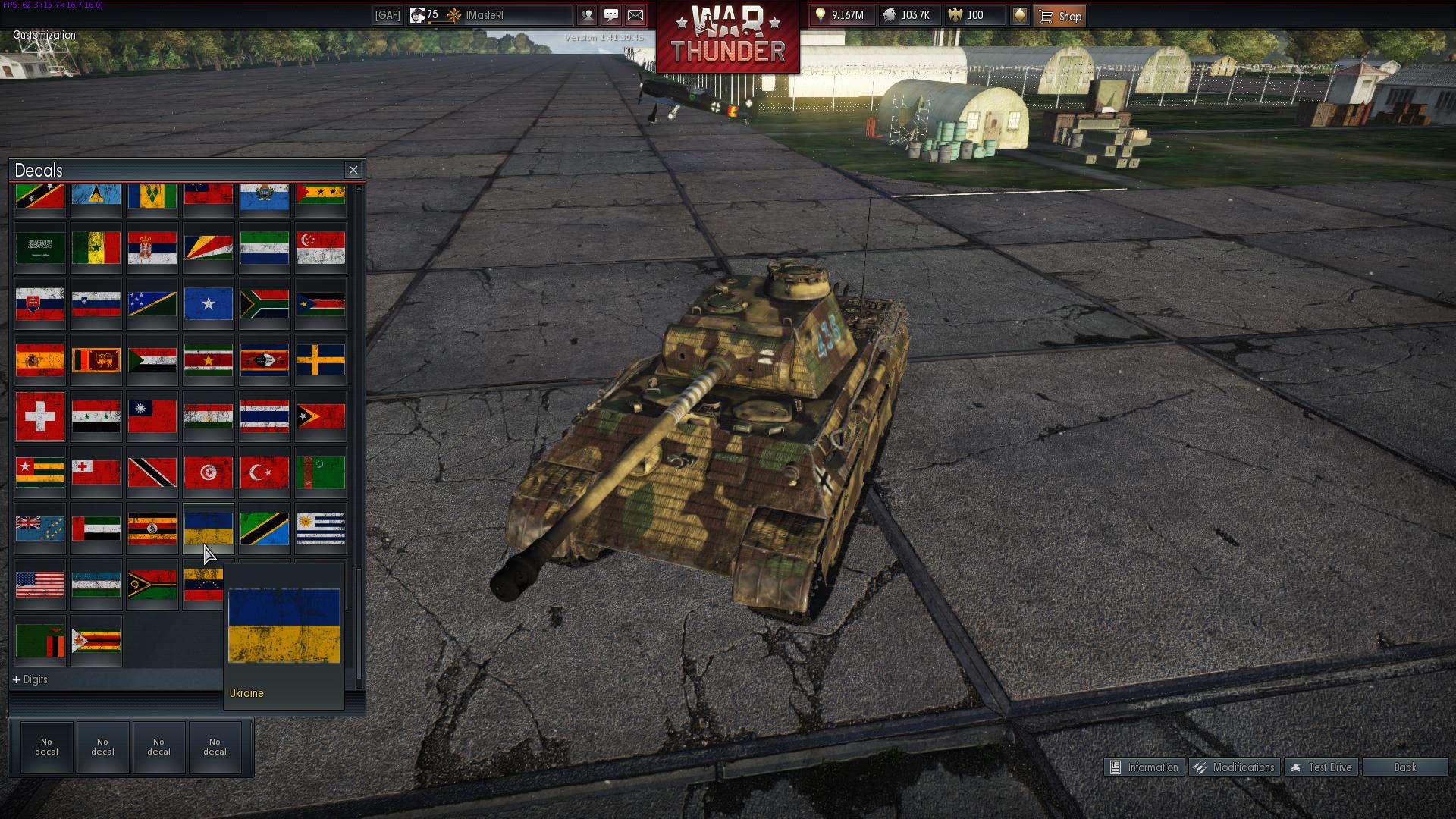
Task: Choose the United States flag decal
Action: (x=40, y=584)
